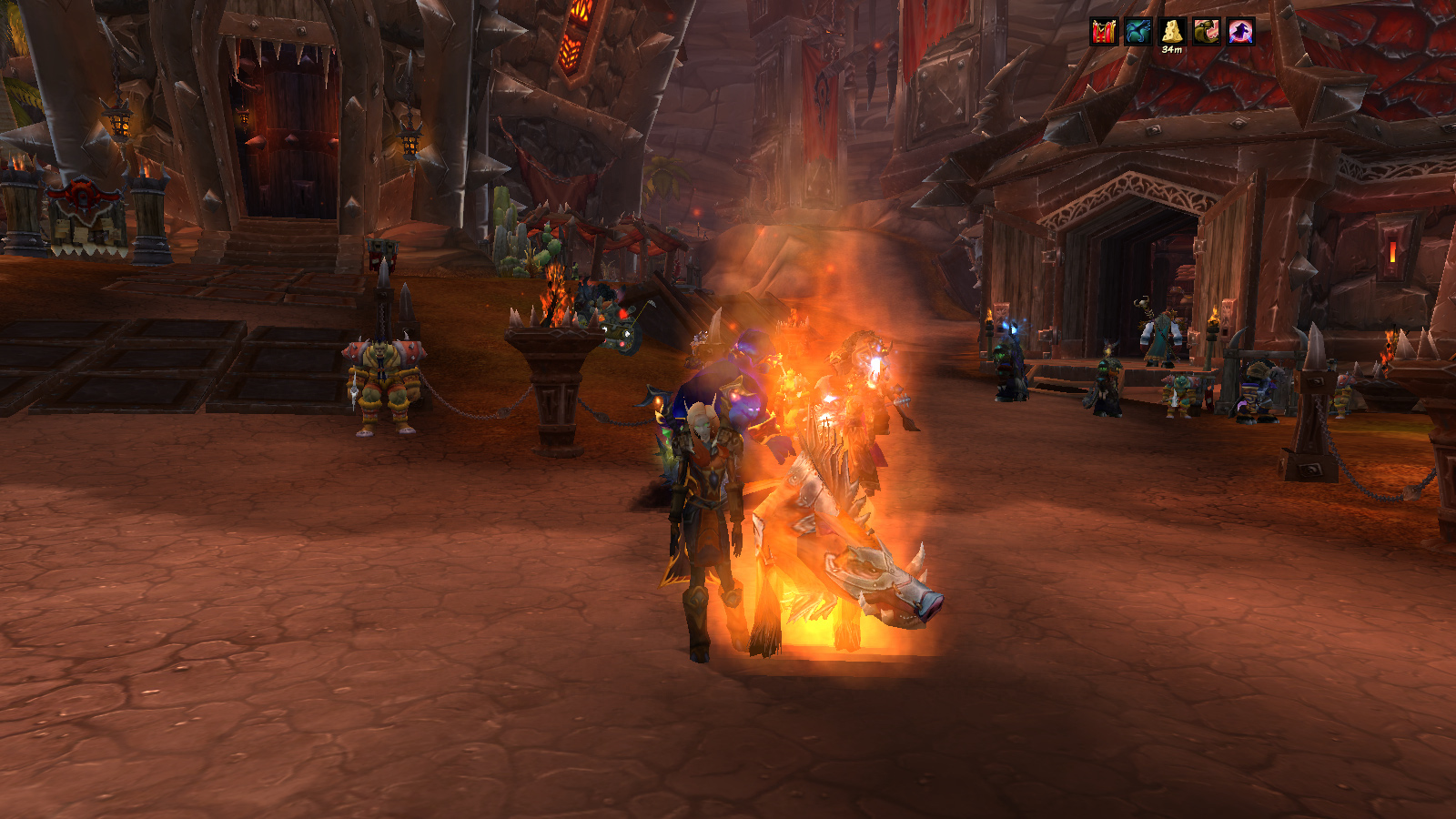Click the purple hooded figure buff
This screenshot has width=1456, height=819.
coord(1241,32)
